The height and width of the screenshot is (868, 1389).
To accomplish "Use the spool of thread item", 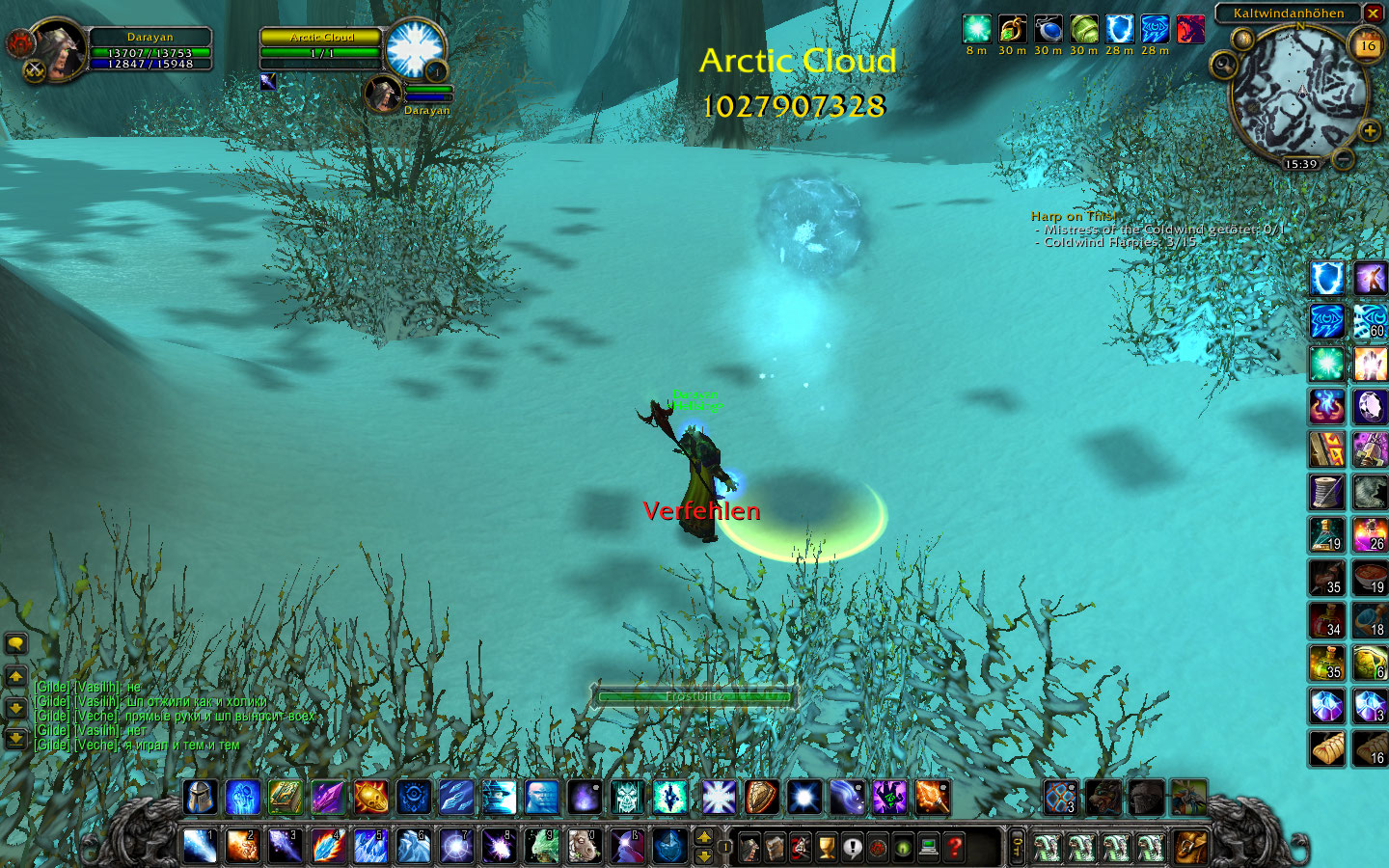I will 1327,492.
